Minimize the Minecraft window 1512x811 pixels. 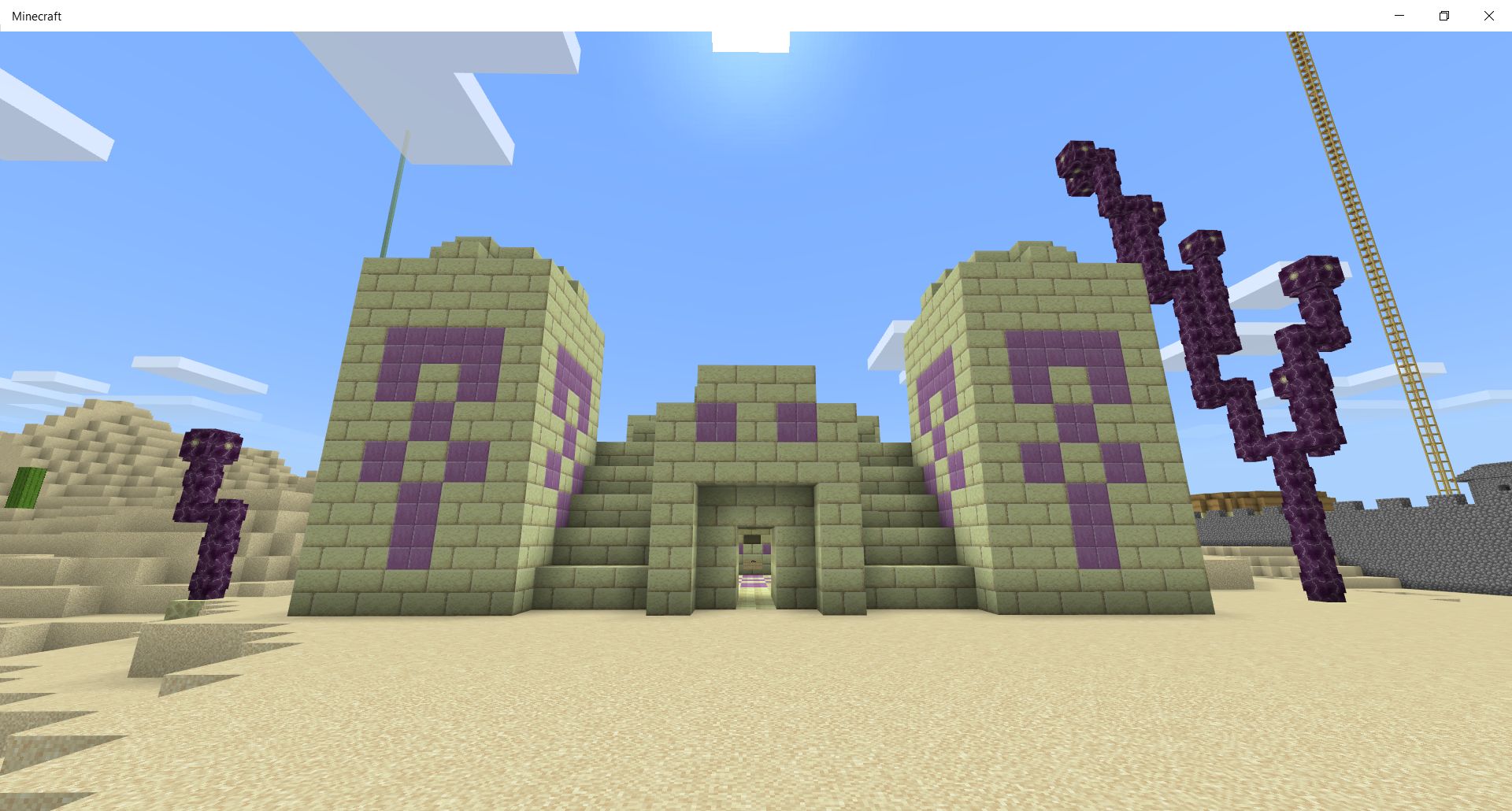[1399, 16]
